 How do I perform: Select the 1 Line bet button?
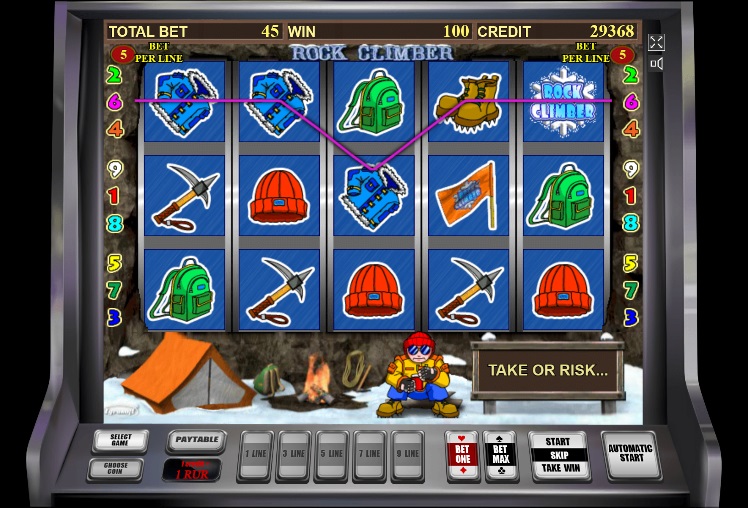coord(257,454)
